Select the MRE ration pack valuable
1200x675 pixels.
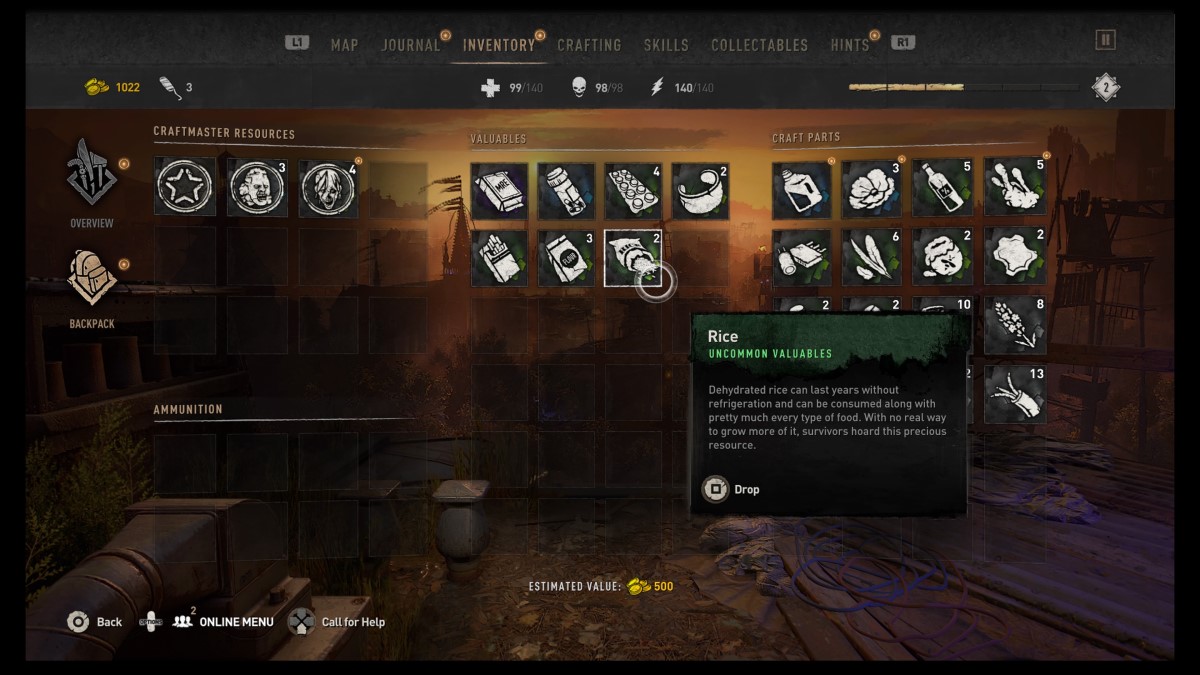coord(499,191)
